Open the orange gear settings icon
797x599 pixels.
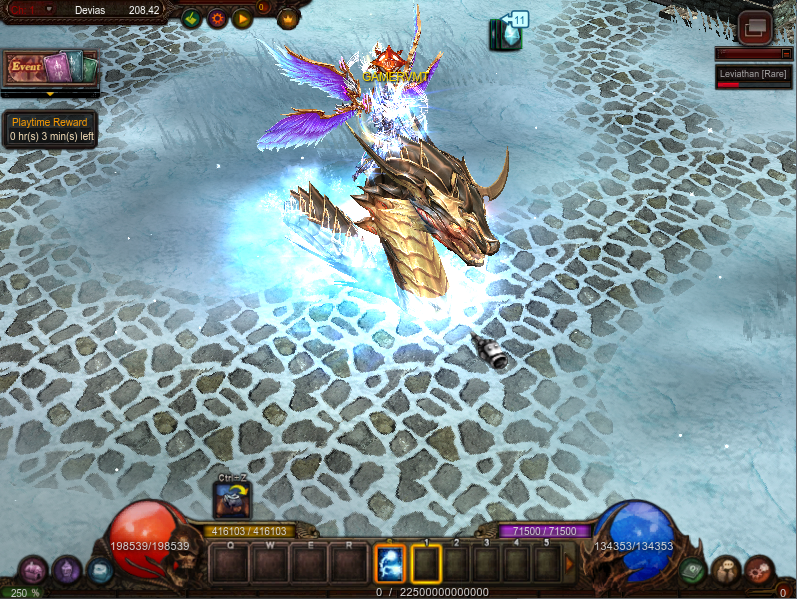point(216,18)
